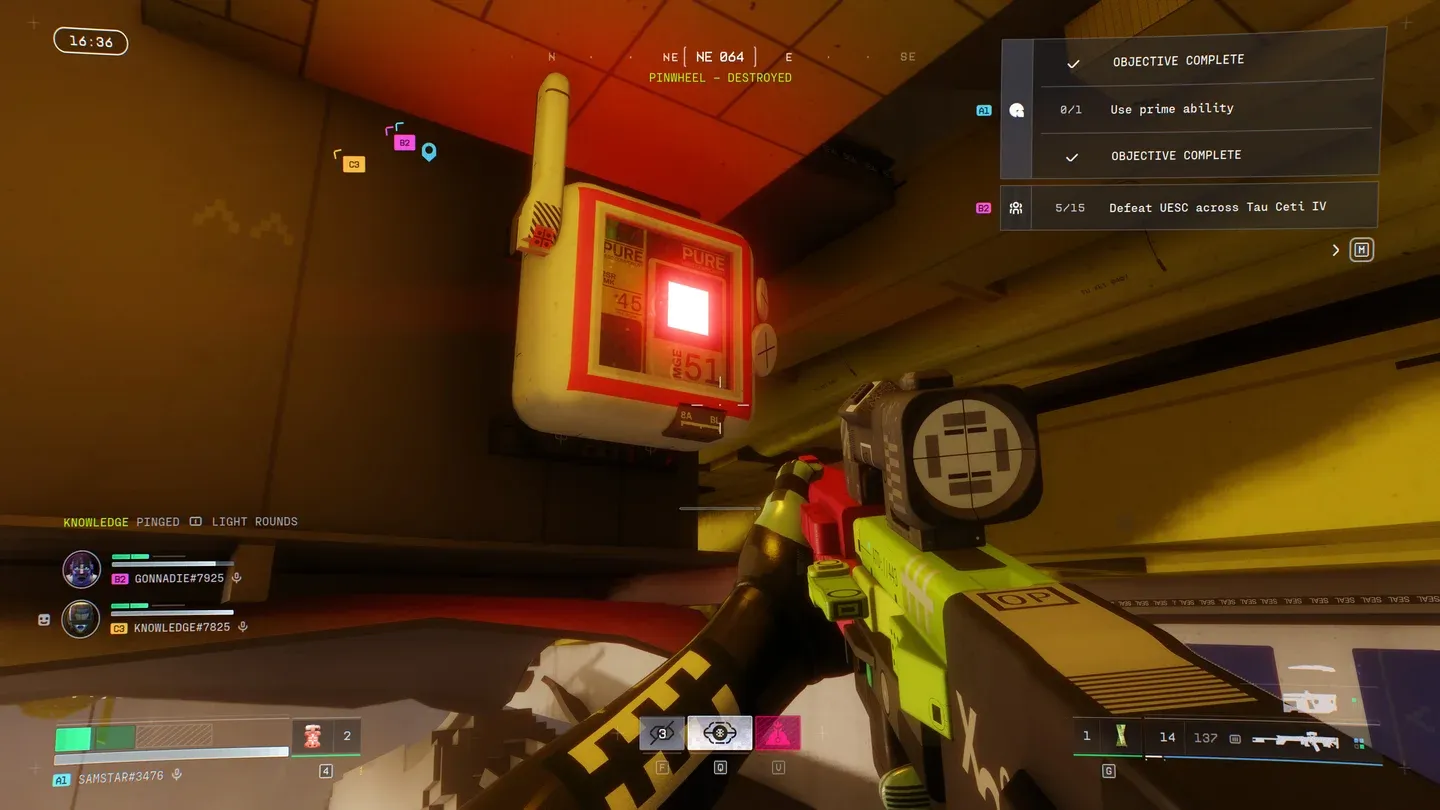Image resolution: width=1440 pixels, height=810 pixels.
Task: Click GONNADIE#7925's teammate portrait
Action: click(x=82, y=569)
